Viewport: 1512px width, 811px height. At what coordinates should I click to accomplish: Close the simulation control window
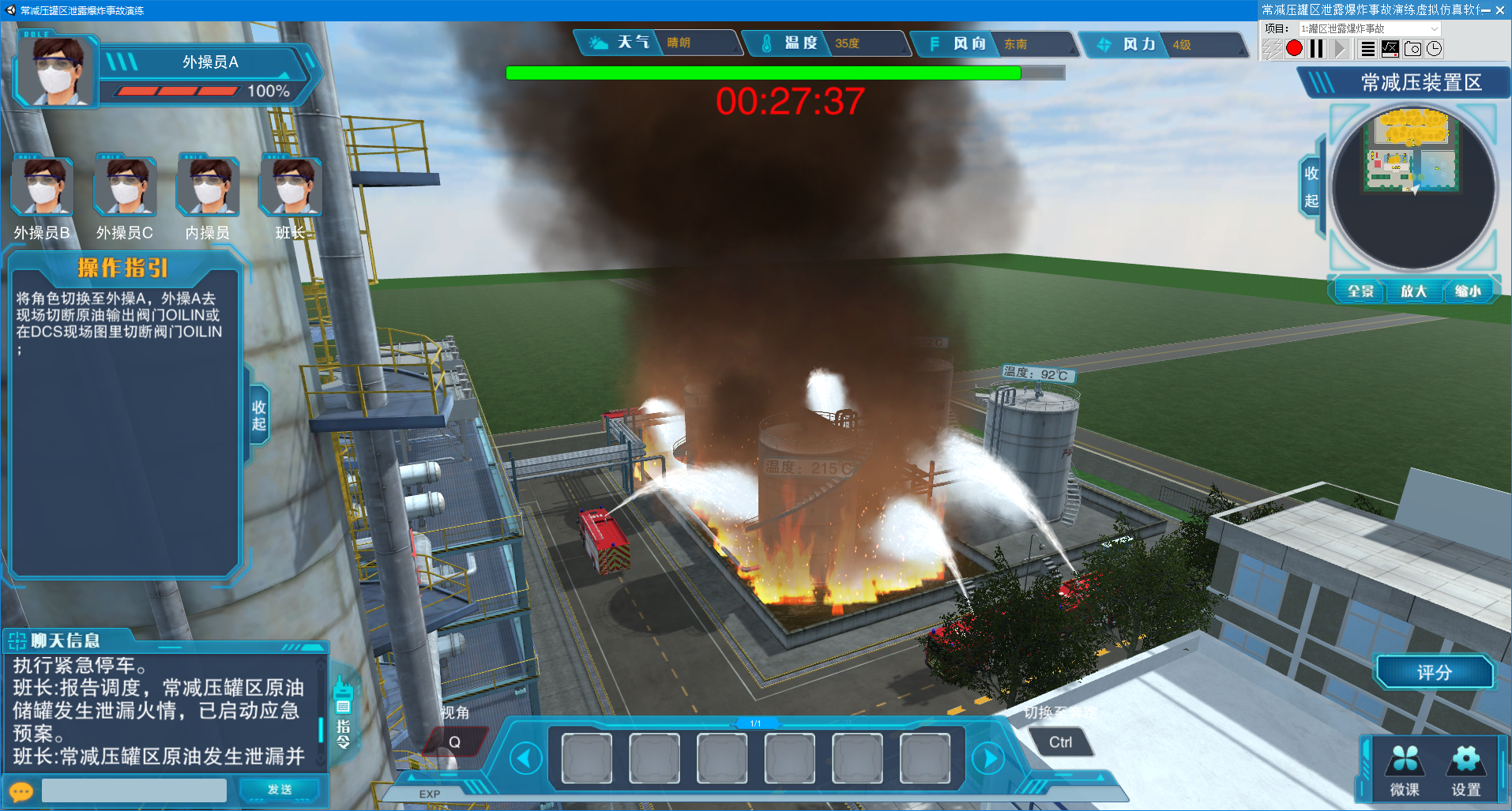coord(1499,10)
